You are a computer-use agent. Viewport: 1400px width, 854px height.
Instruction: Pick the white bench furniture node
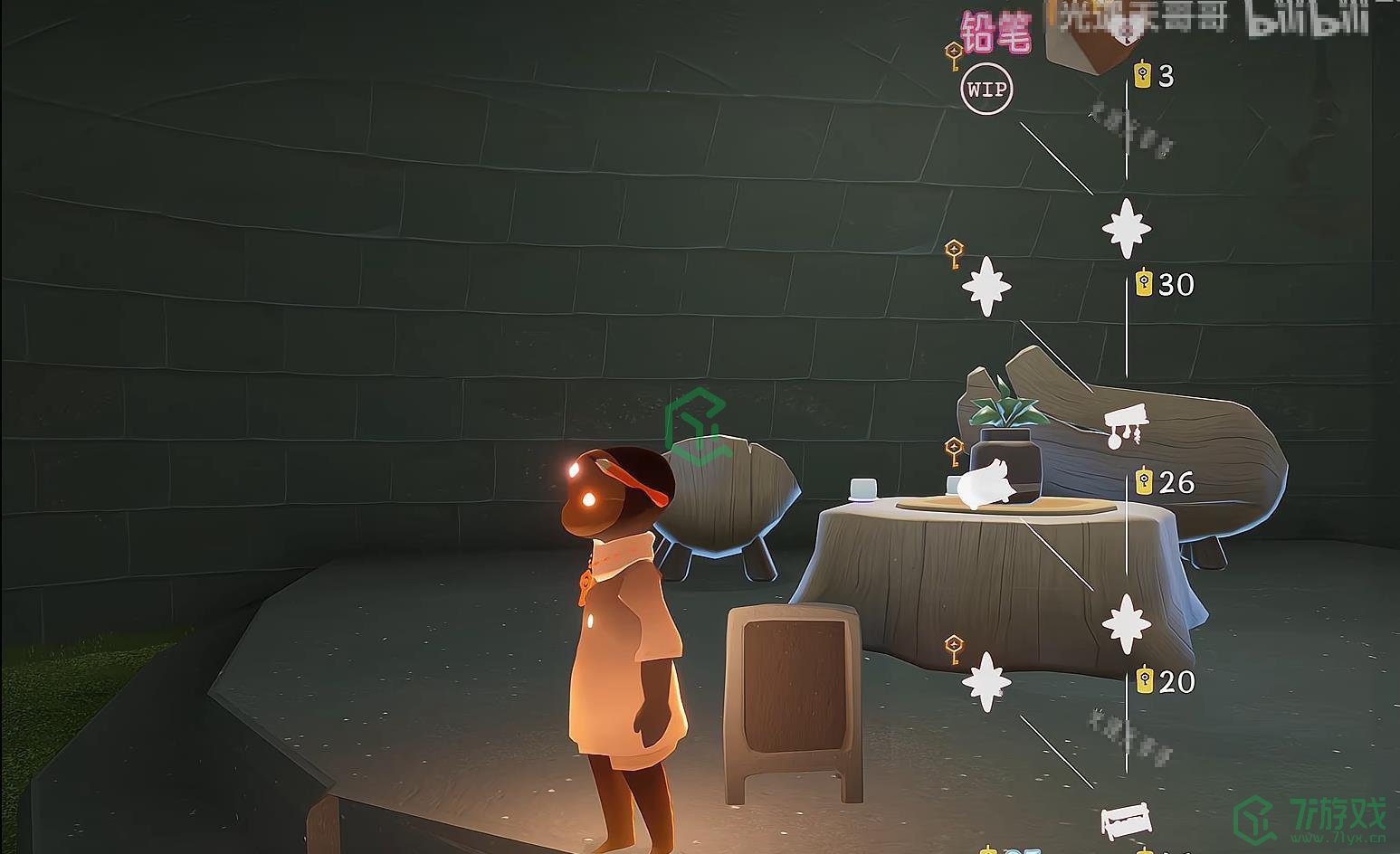(x=1126, y=821)
